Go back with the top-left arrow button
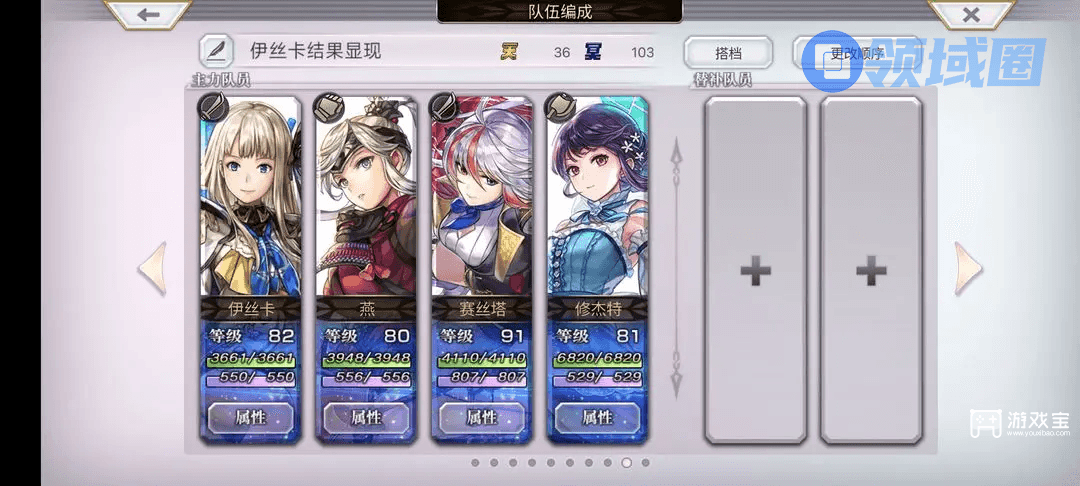The image size is (1080, 486). [x=149, y=14]
